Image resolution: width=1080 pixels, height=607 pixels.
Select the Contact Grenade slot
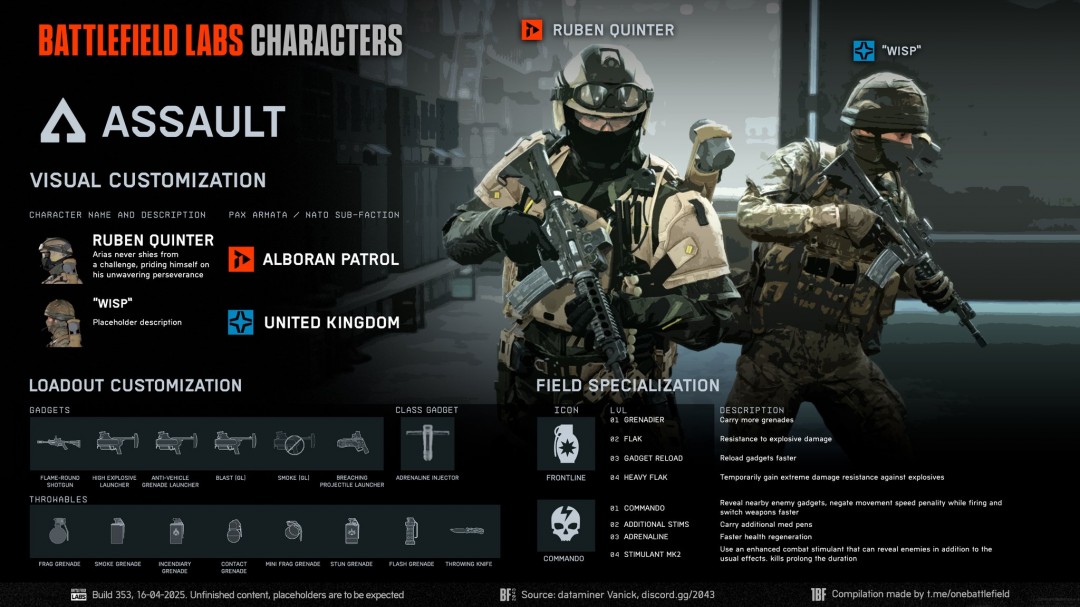234,530
